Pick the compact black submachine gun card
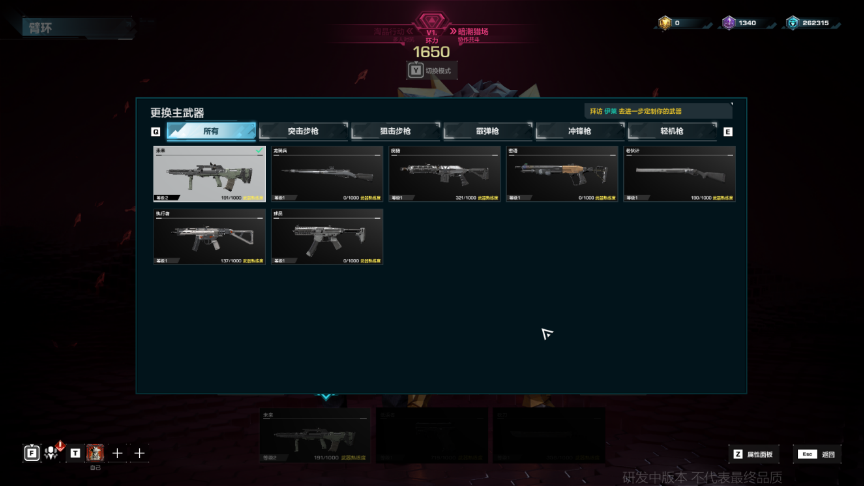Image resolution: width=864 pixels, height=486 pixels. pos(327,237)
